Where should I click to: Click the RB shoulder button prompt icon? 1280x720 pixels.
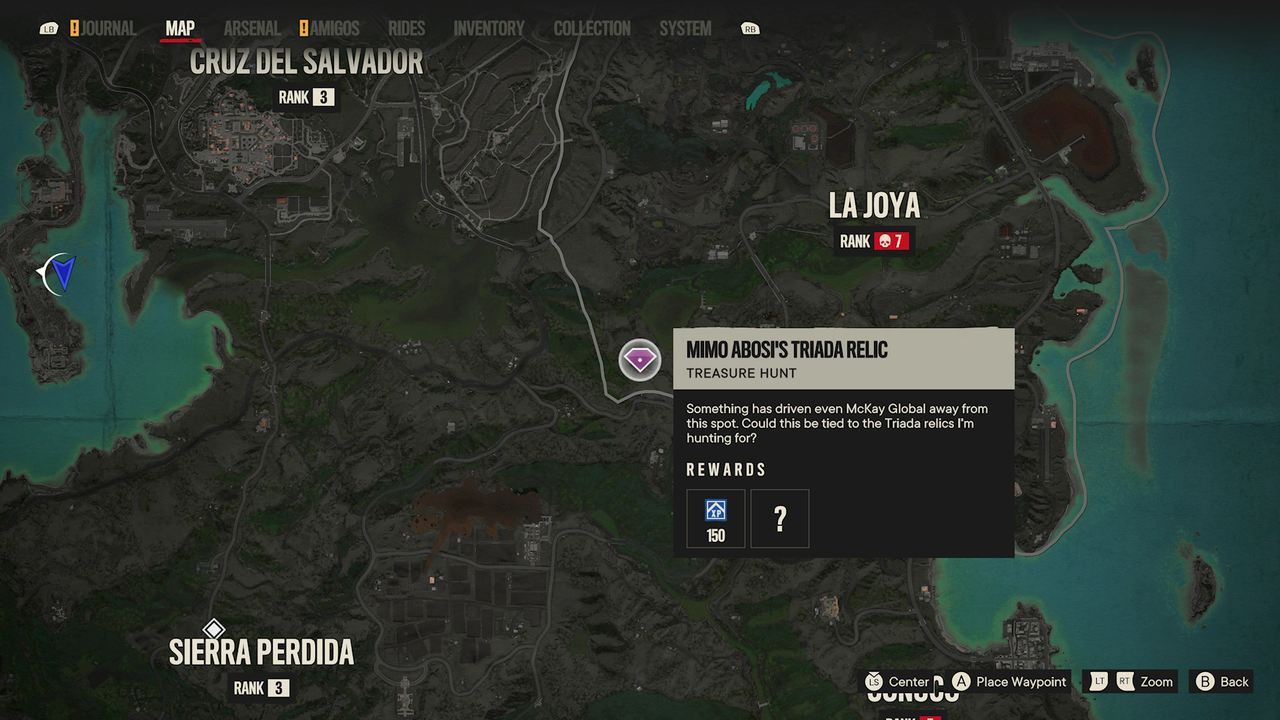click(748, 28)
